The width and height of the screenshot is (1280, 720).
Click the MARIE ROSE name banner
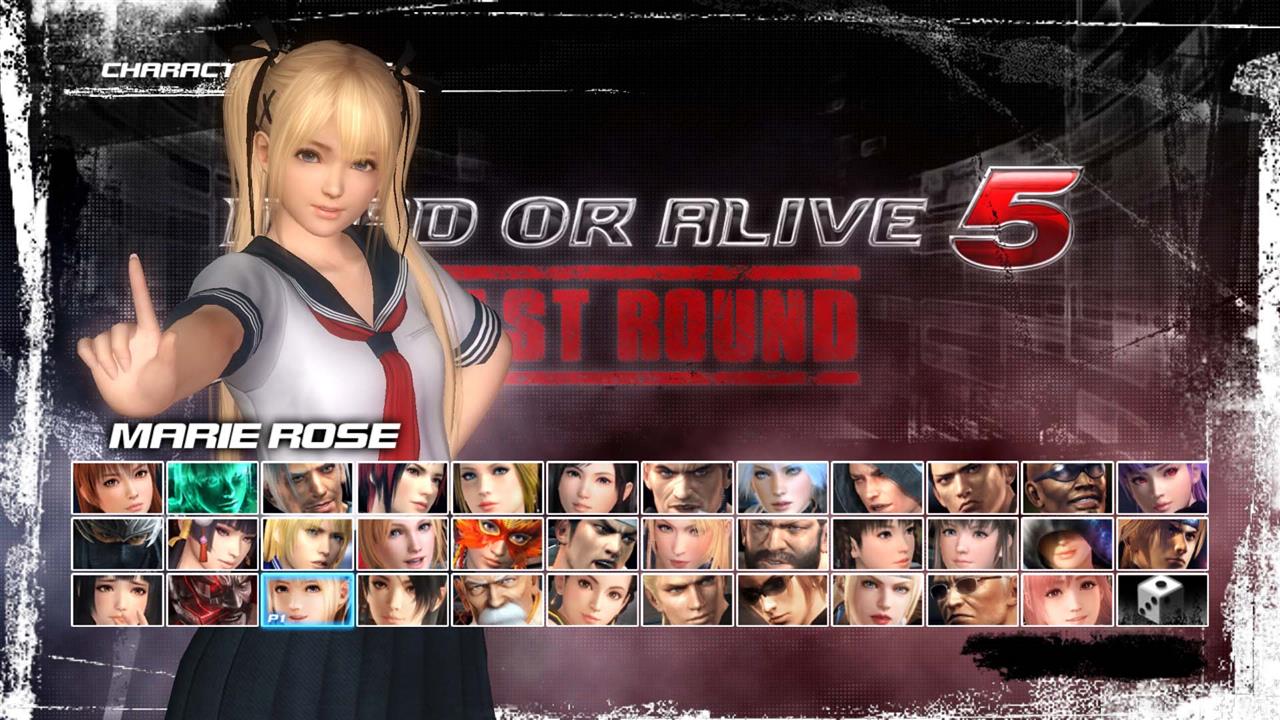coord(255,436)
